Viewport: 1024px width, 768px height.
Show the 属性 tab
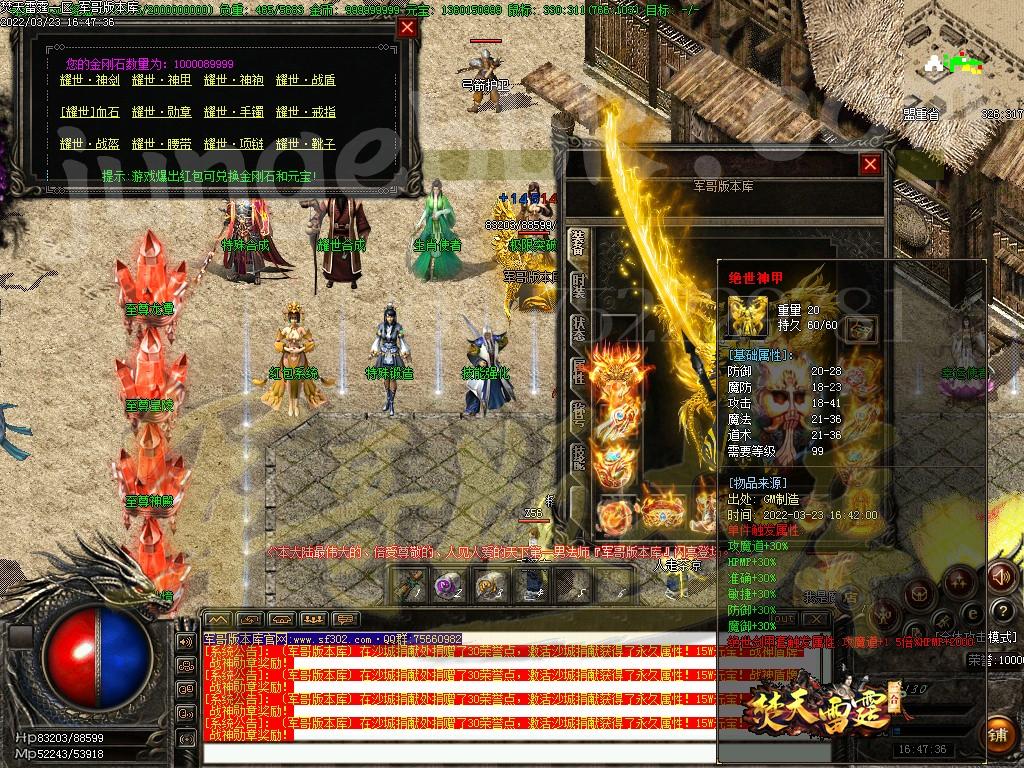click(x=579, y=370)
